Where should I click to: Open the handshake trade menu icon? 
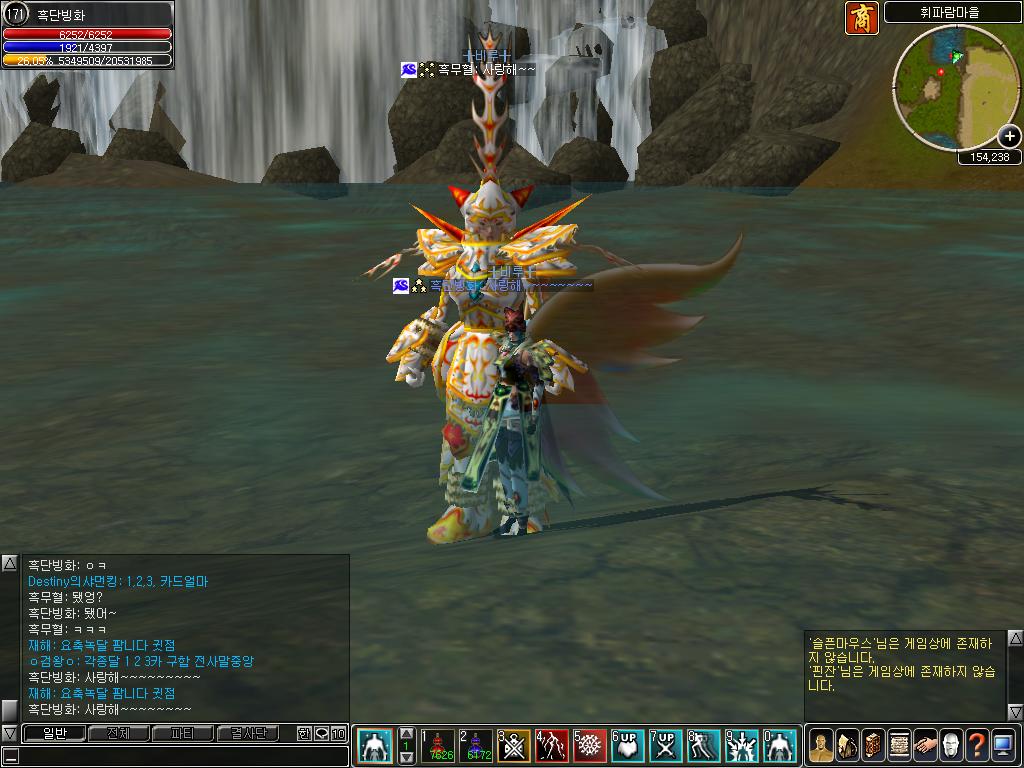coord(924,745)
